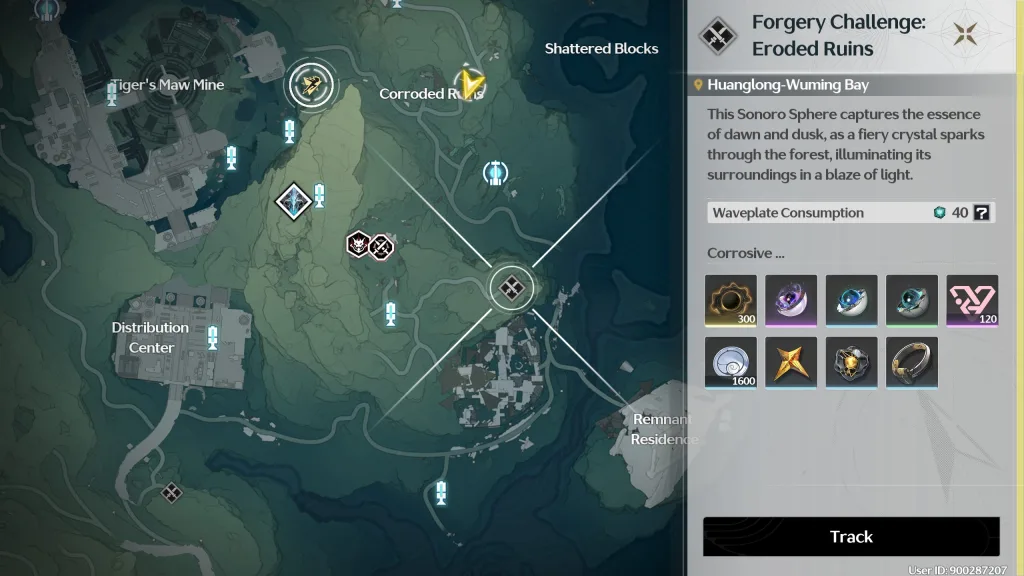Click the circled blue Resonance Nexus marker

click(x=495, y=173)
